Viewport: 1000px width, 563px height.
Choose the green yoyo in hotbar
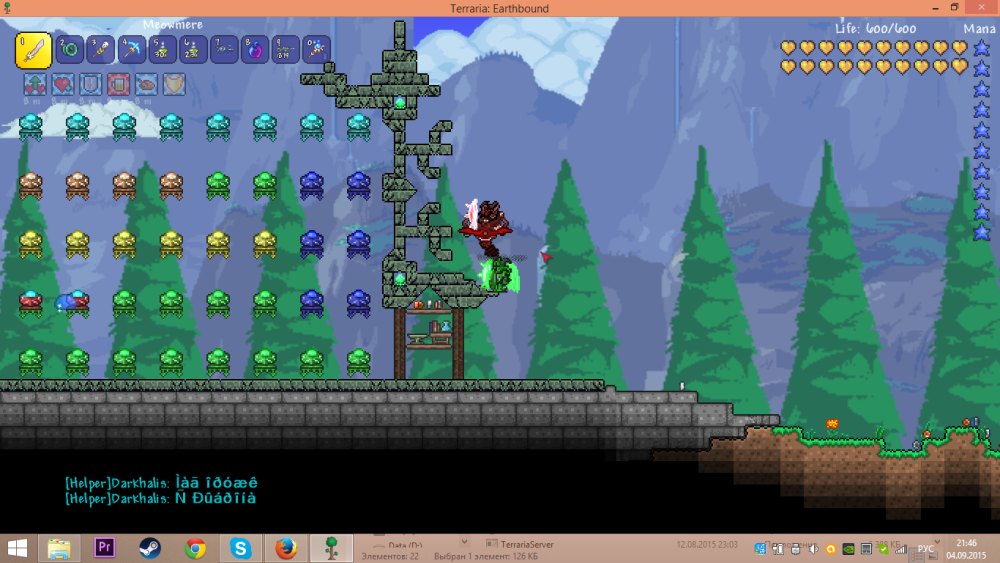[70, 49]
